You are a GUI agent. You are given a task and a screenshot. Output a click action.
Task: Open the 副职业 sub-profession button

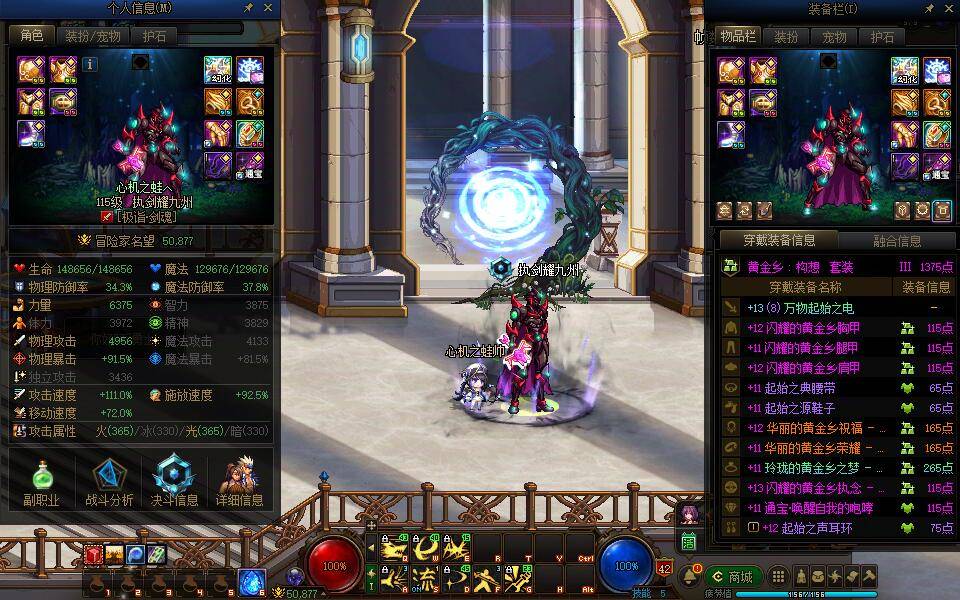(41, 482)
